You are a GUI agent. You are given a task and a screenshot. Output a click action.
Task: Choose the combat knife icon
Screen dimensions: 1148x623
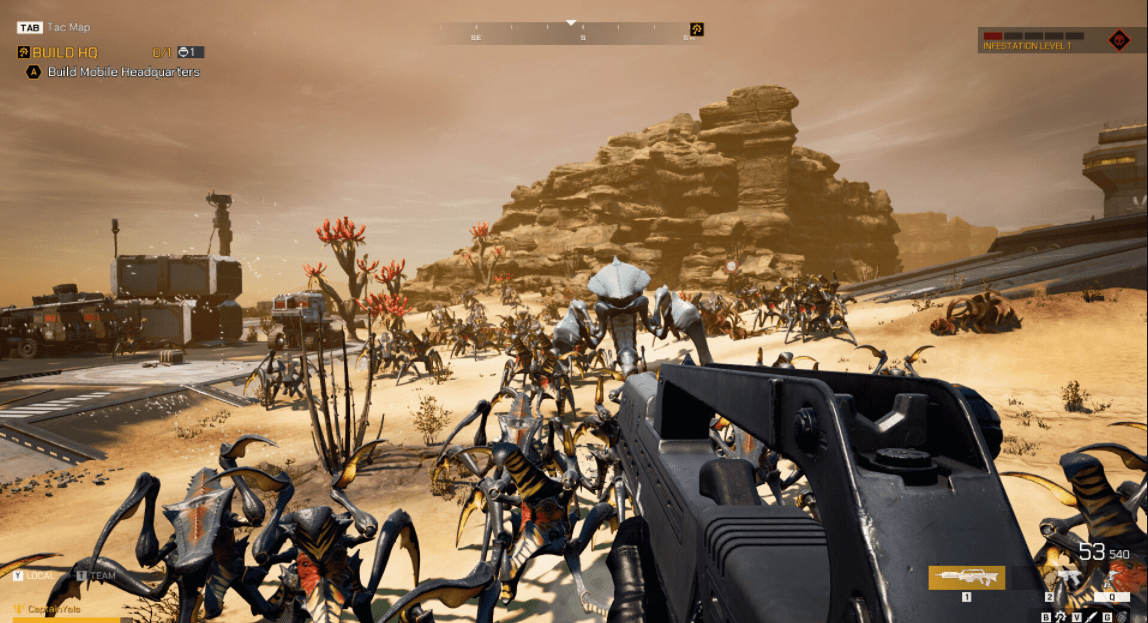click(x=1092, y=617)
